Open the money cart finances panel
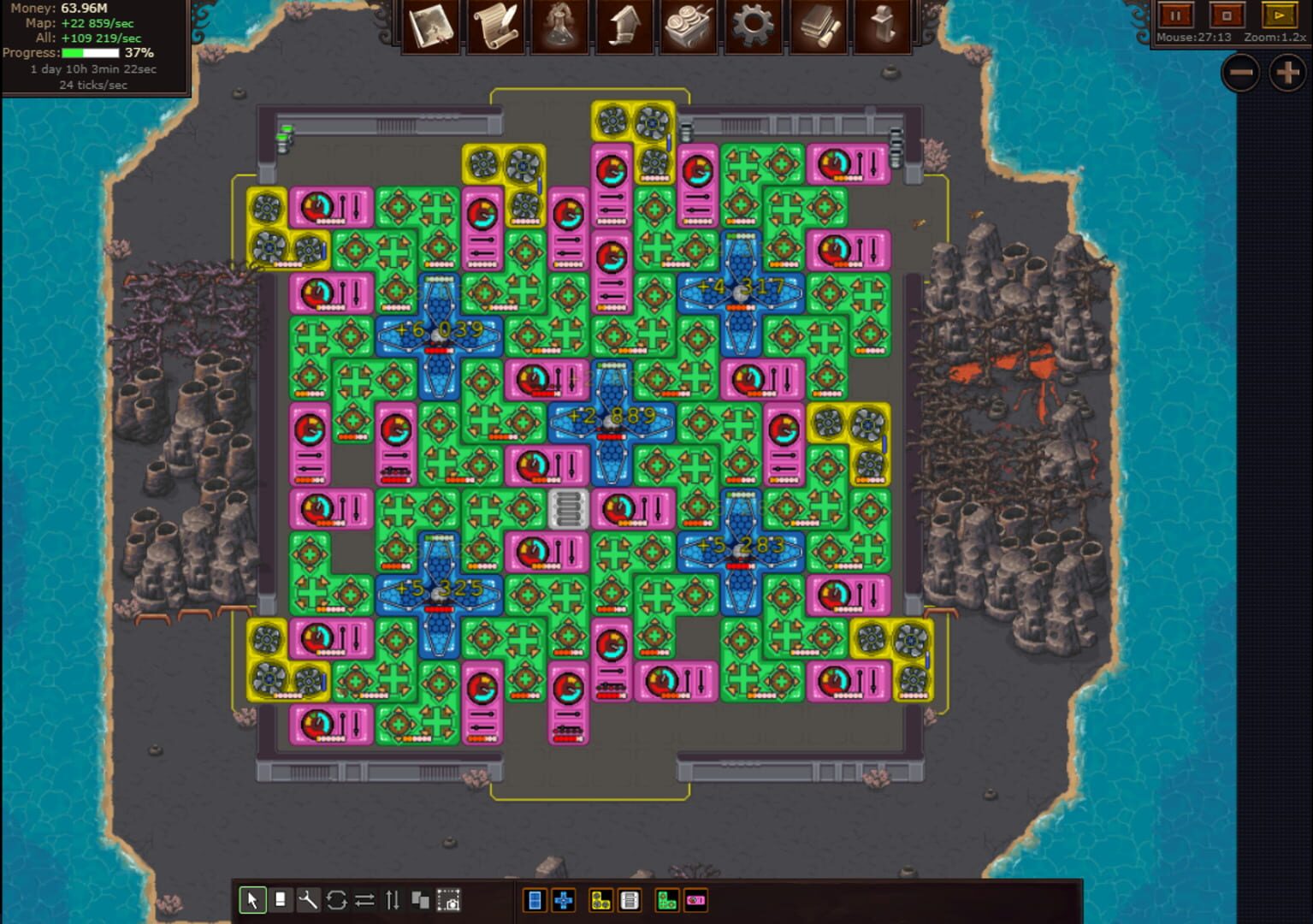This screenshot has height=924, width=1313. 689,26
